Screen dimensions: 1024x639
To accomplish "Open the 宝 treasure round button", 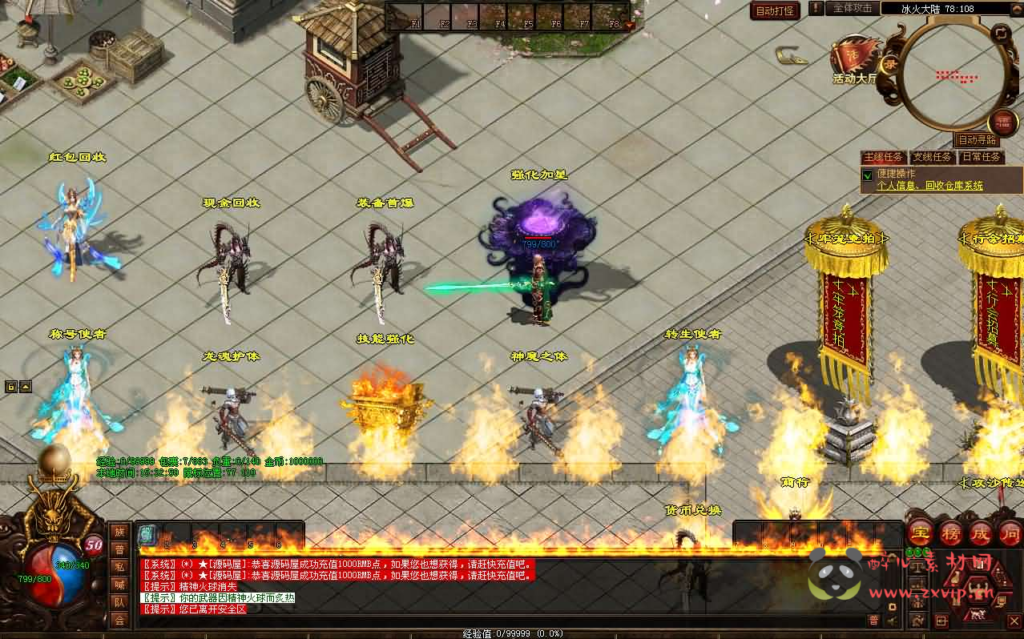I will coord(920,531).
